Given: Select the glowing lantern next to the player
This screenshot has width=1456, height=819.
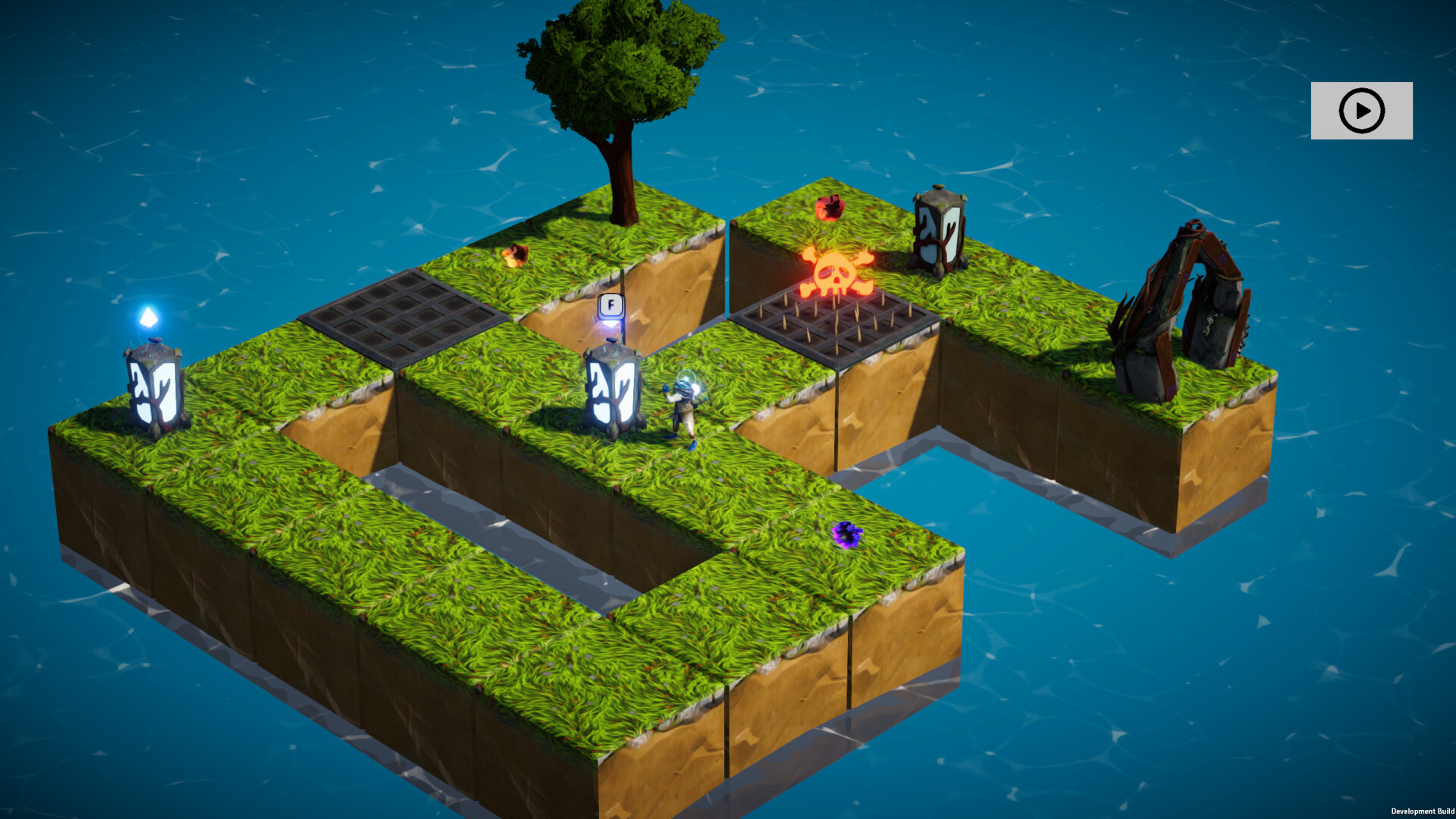Looking at the screenshot, I should [613, 387].
